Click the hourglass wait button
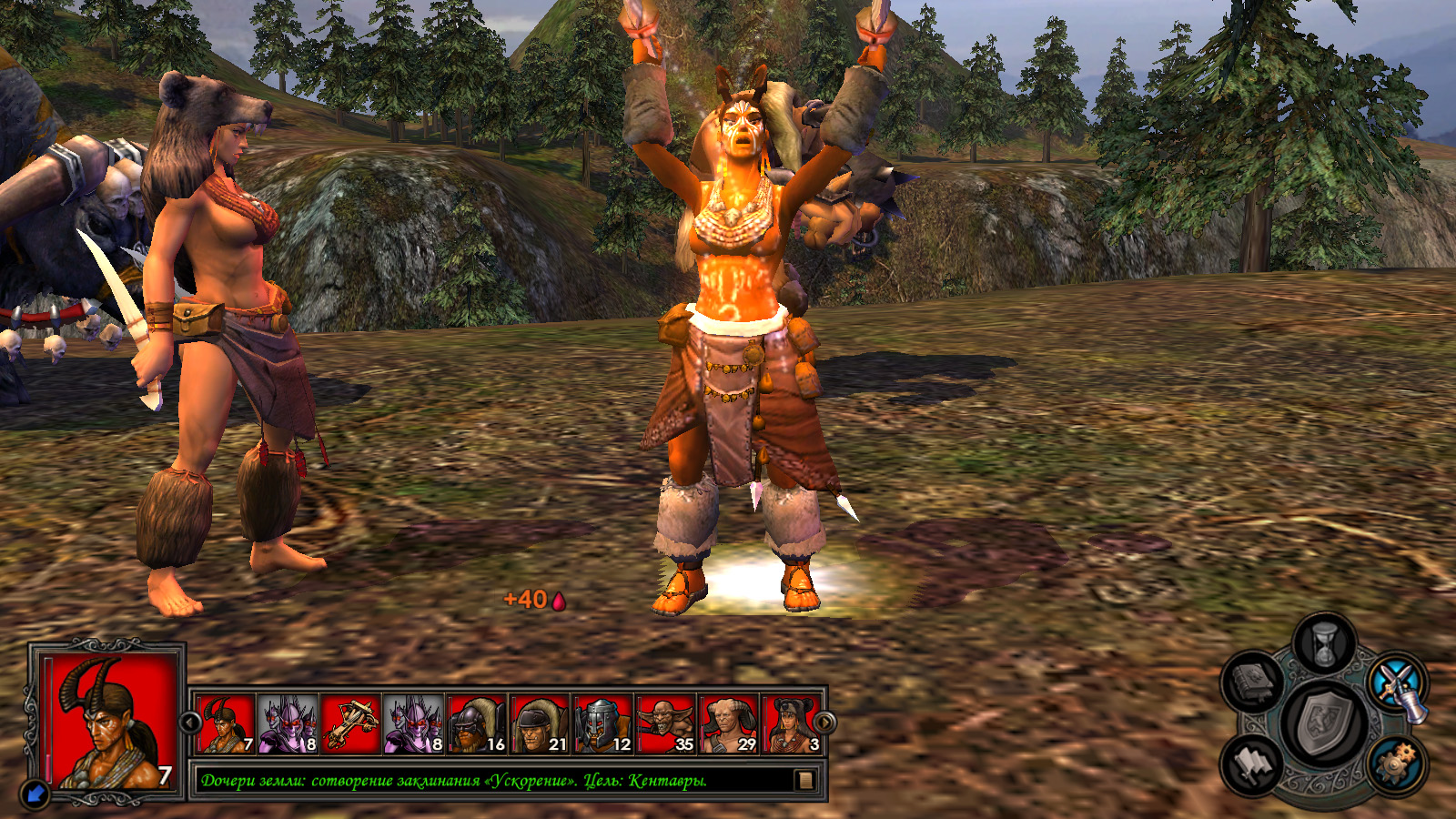The image size is (1456, 819). pos(1324,642)
